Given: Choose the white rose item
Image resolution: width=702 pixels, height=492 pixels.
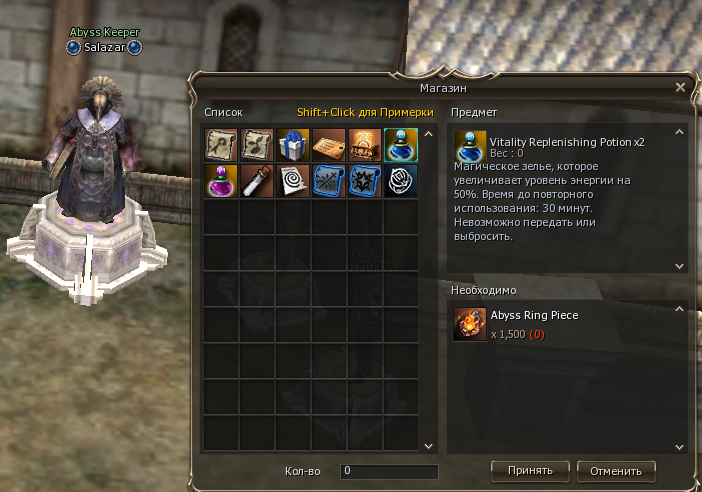Looking at the screenshot, I should point(401,182).
